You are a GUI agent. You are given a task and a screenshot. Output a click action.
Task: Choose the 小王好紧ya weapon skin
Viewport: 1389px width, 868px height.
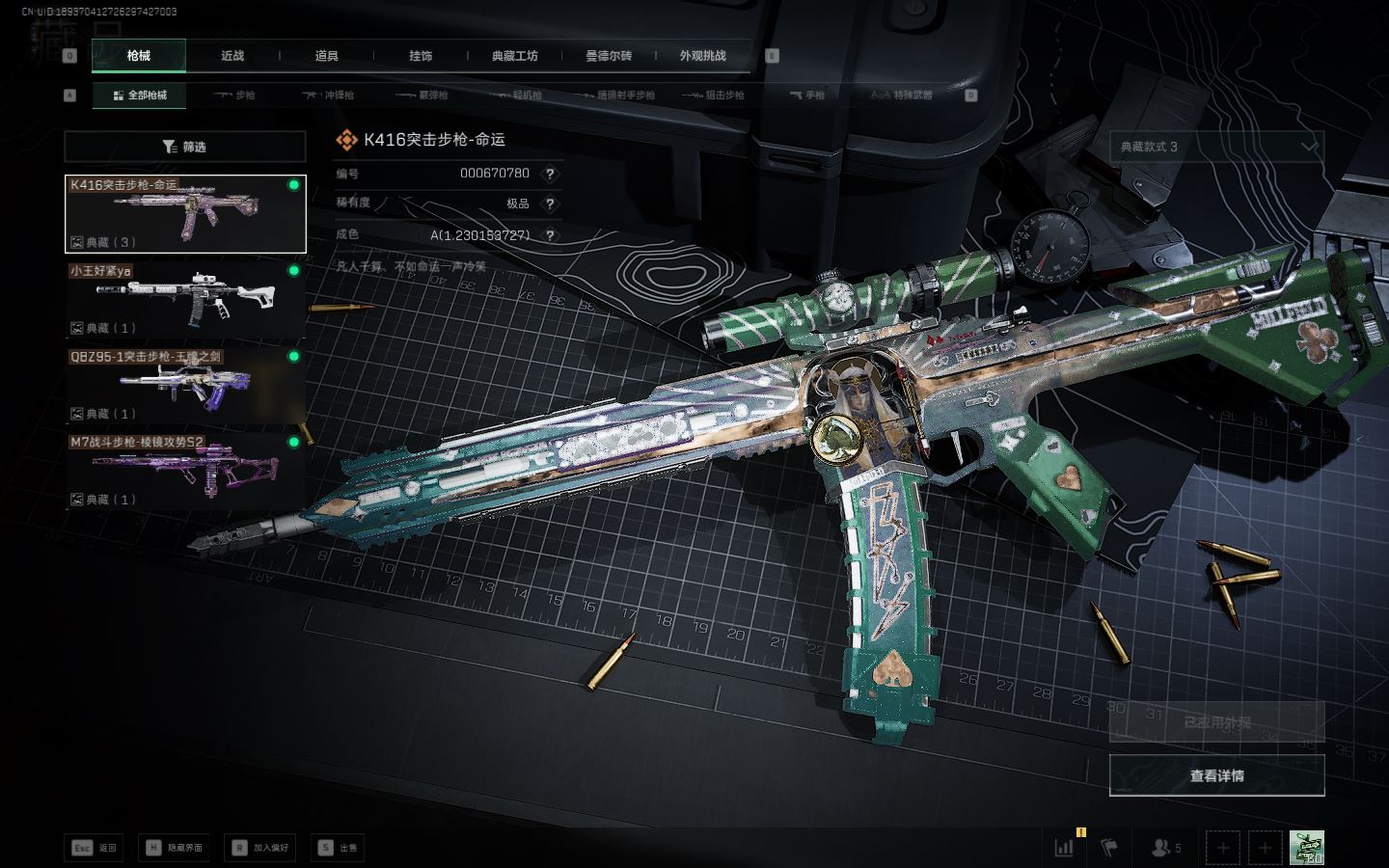tap(185, 299)
